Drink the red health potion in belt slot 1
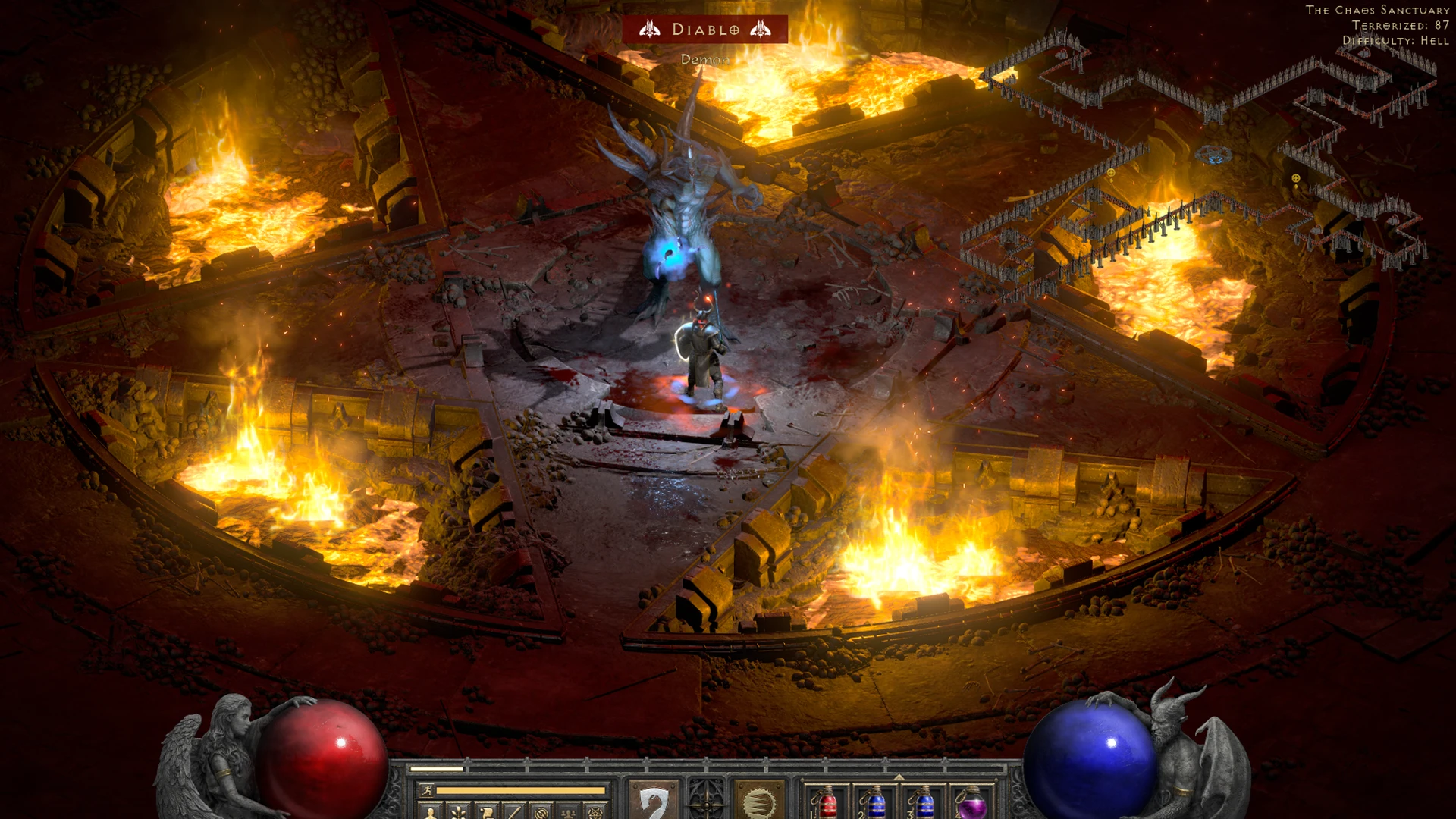The height and width of the screenshot is (819, 1456). point(828,805)
